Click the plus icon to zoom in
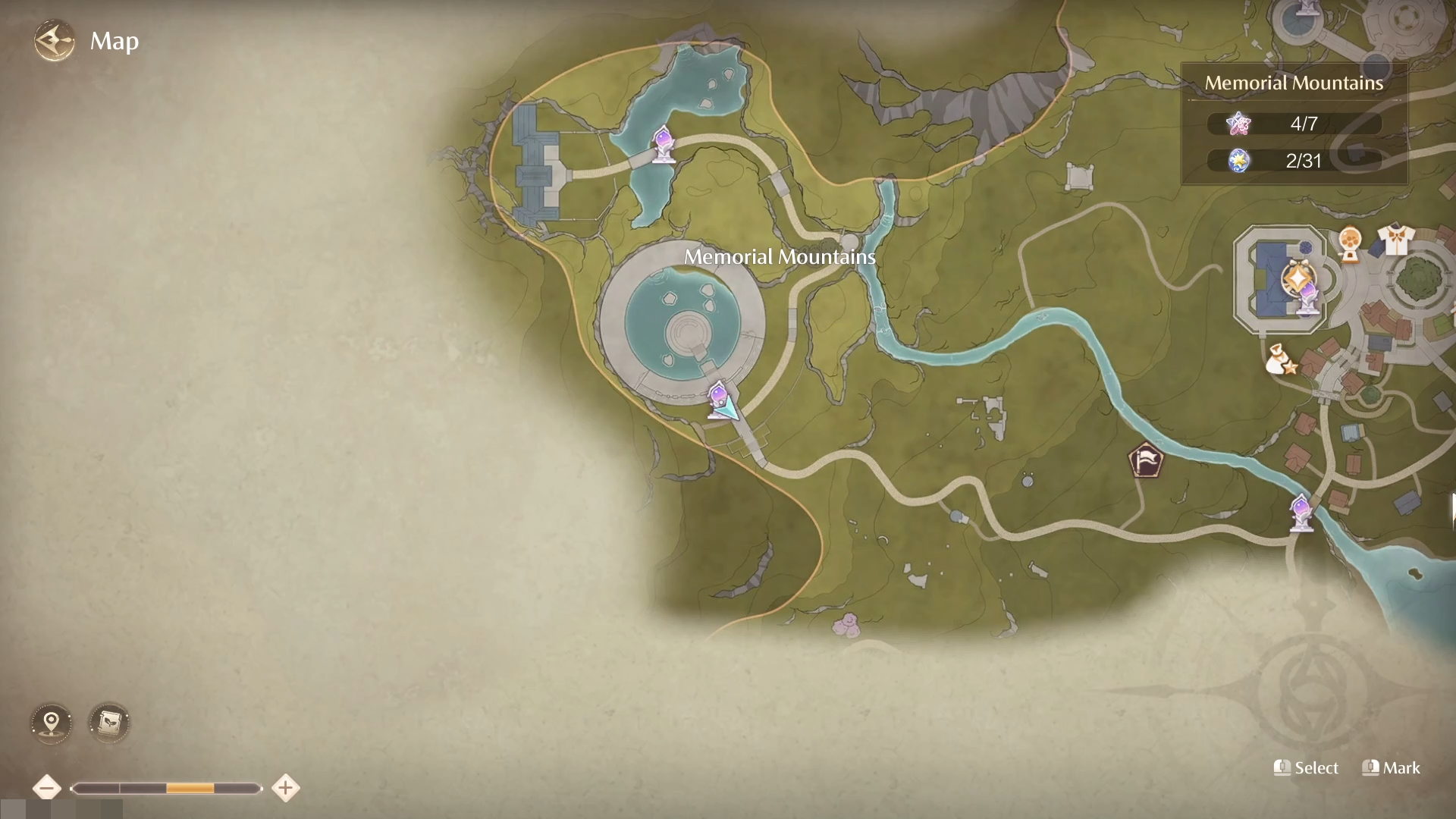1456x819 pixels. (x=285, y=787)
